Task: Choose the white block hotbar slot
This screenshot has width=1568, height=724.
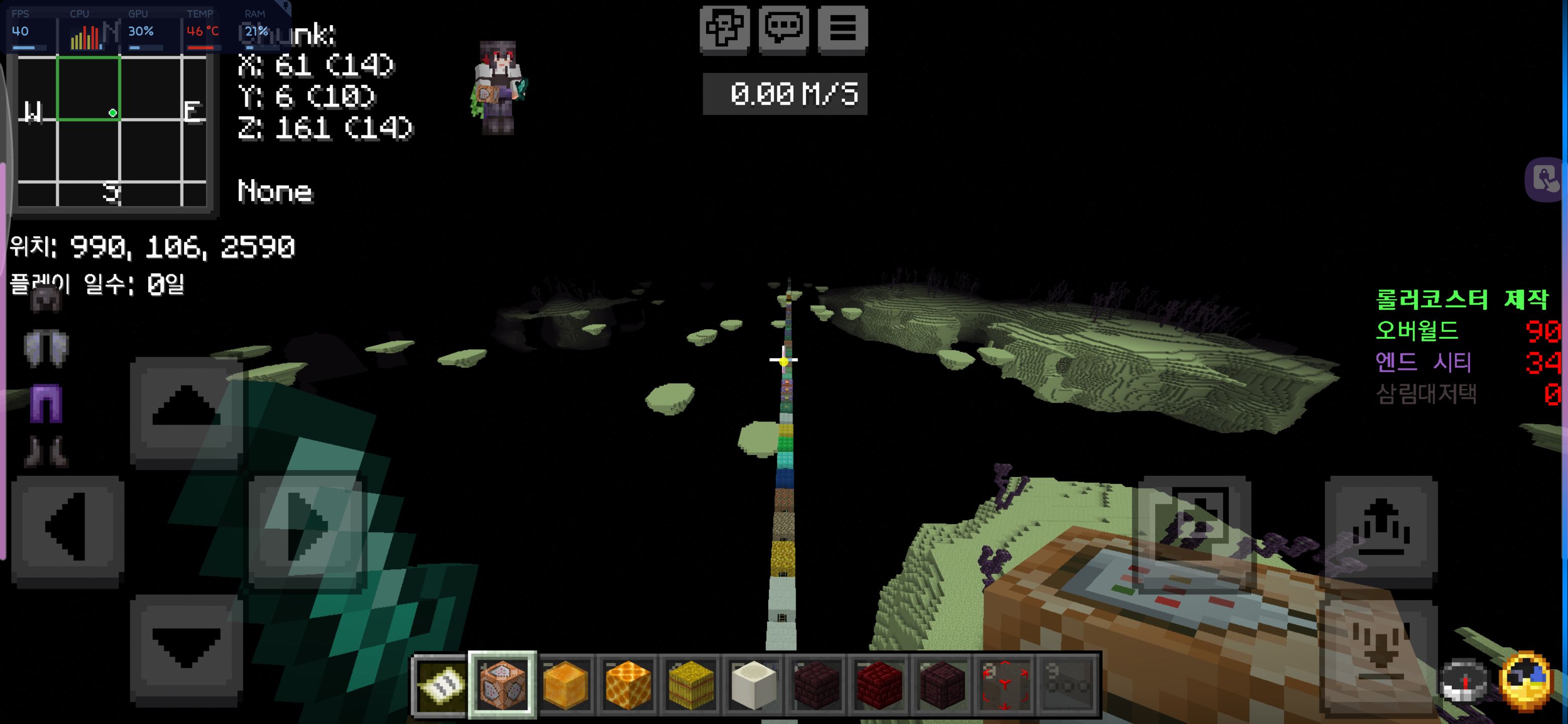Action: click(x=753, y=685)
